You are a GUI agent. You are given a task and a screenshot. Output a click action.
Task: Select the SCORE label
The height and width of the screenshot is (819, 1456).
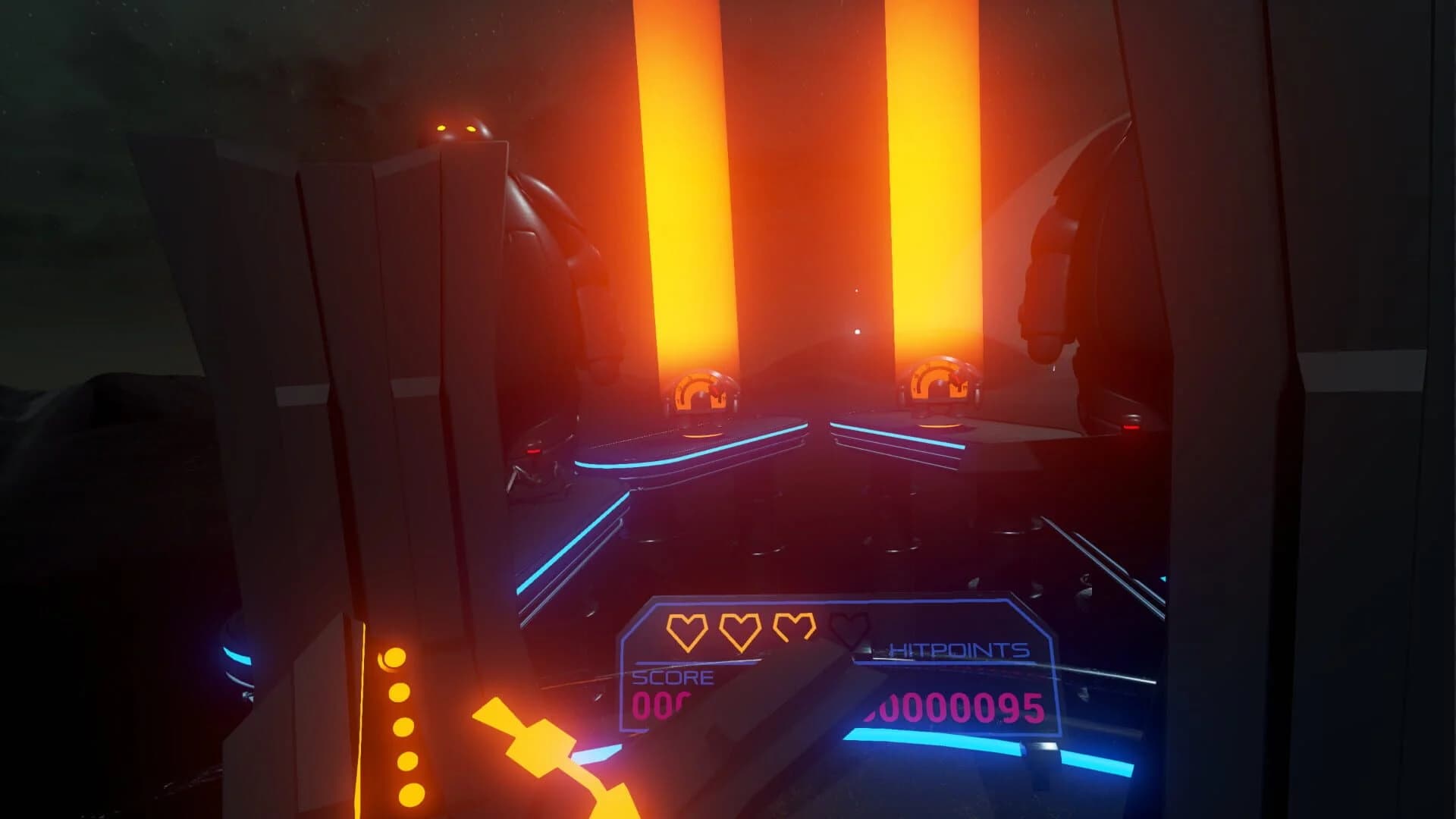coord(670,676)
